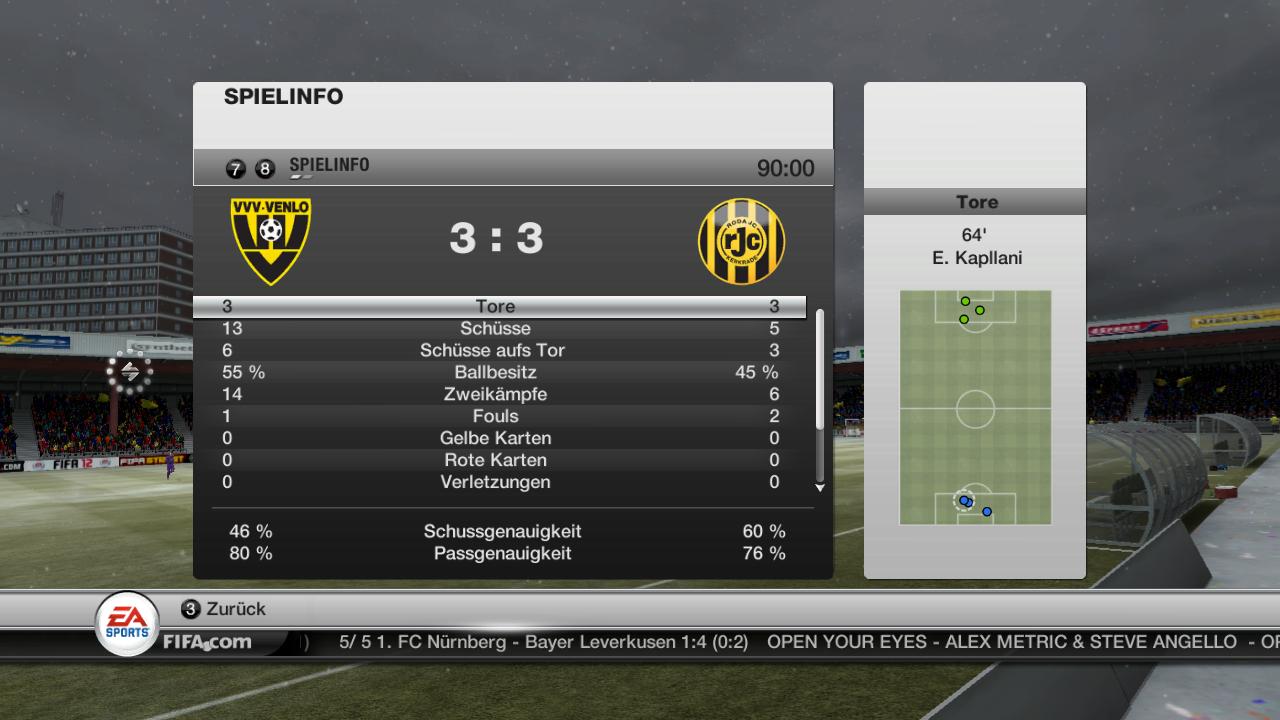Click the stats list scrollbar down arrow
The width and height of the screenshot is (1280, 720).
[x=820, y=488]
